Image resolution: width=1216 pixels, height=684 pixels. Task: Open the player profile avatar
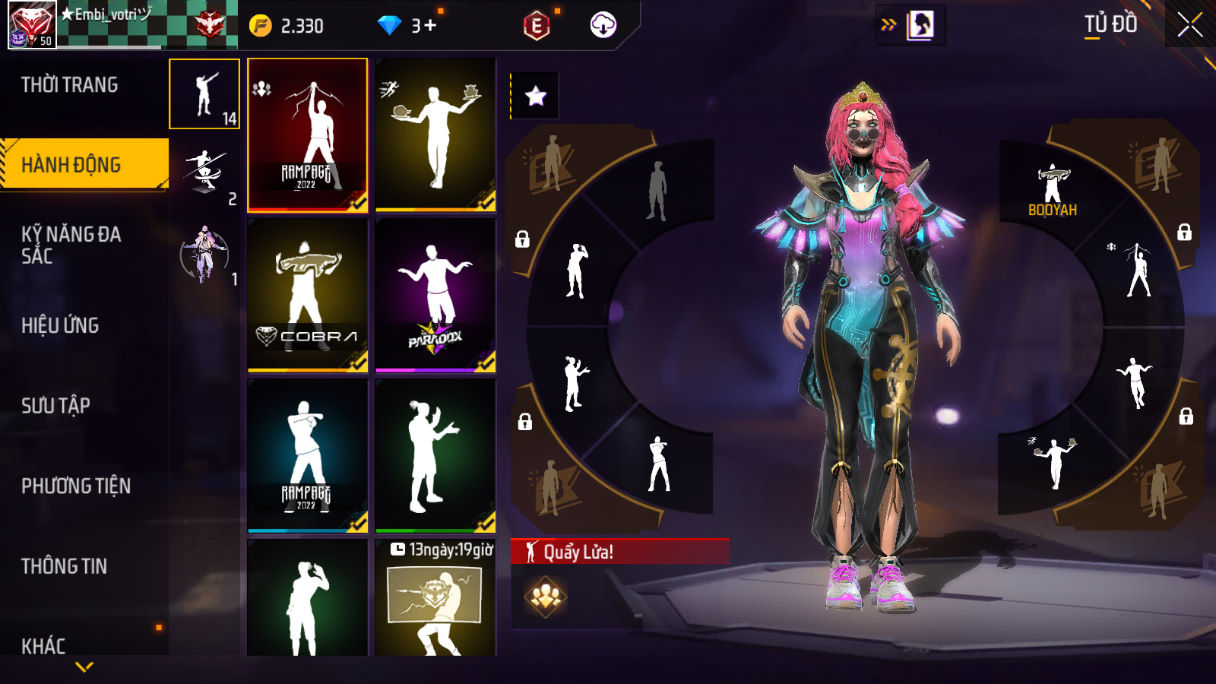click(32, 25)
